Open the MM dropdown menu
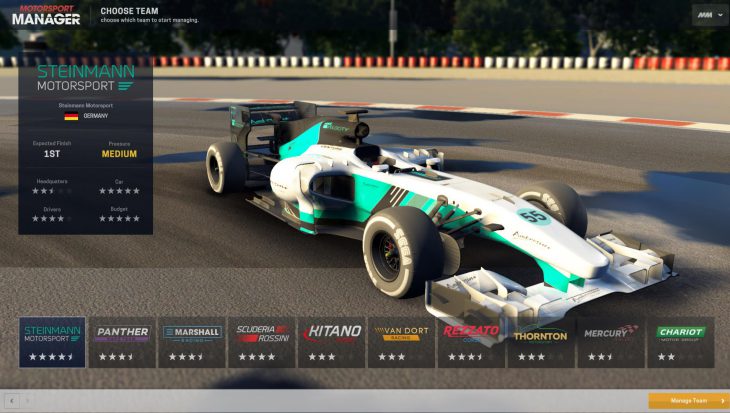 coord(709,15)
